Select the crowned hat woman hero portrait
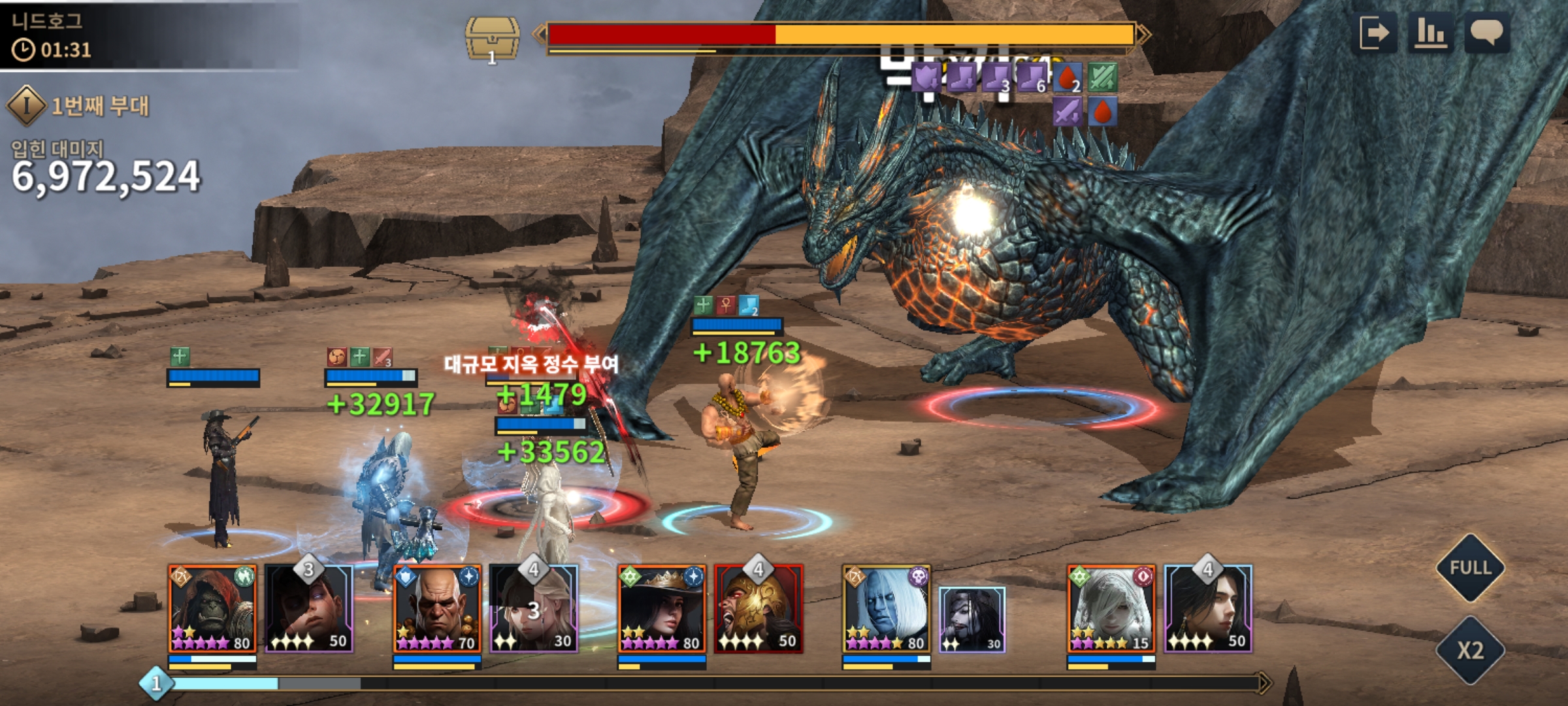The height and width of the screenshot is (706, 1568). pyautogui.click(x=662, y=609)
